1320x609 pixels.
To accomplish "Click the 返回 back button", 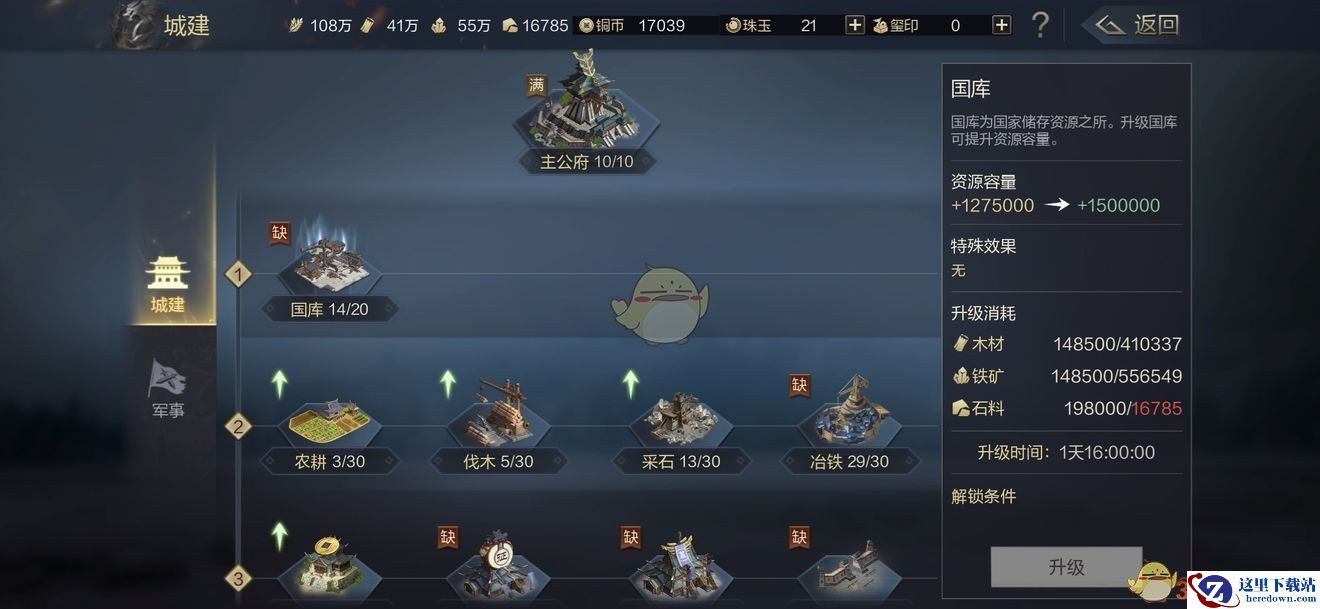I will (1137, 25).
